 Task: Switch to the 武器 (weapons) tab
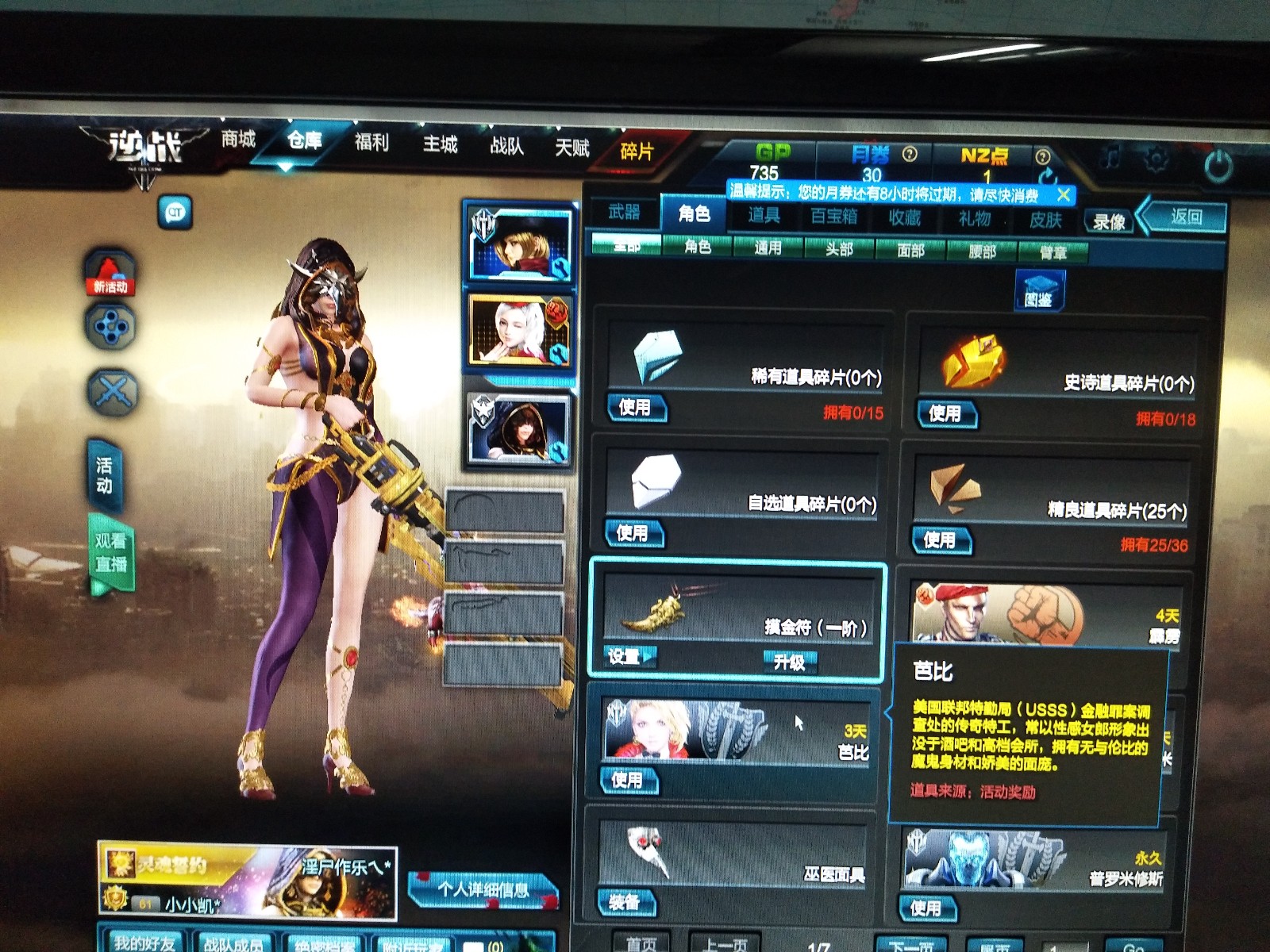pos(627,214)
